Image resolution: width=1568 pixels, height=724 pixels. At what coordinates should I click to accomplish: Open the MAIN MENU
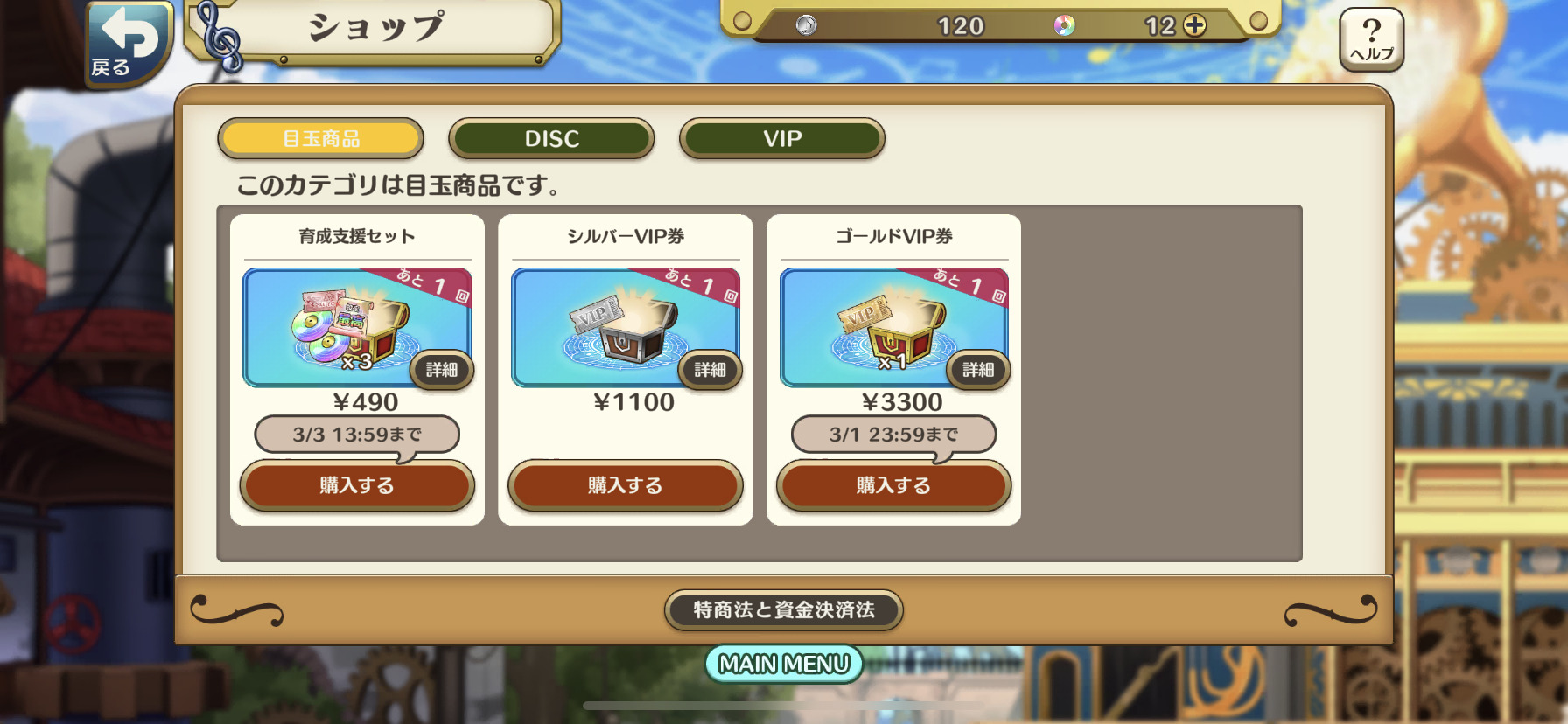(x=783, y=665)
